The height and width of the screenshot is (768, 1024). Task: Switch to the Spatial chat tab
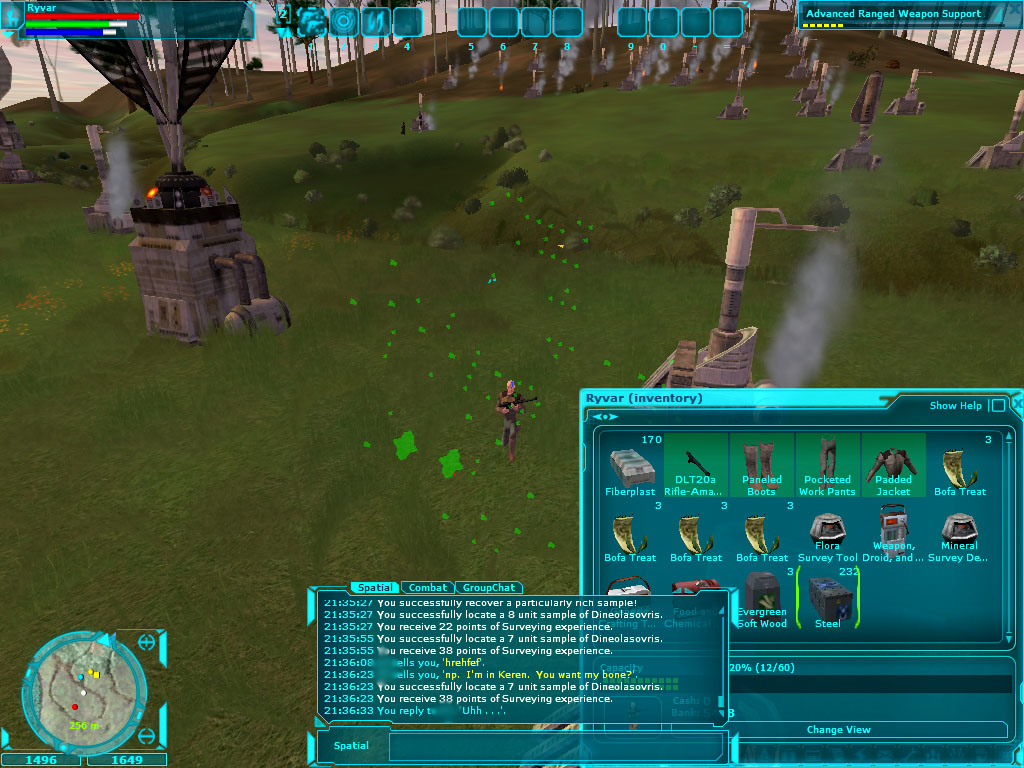[x=374, y=588]
